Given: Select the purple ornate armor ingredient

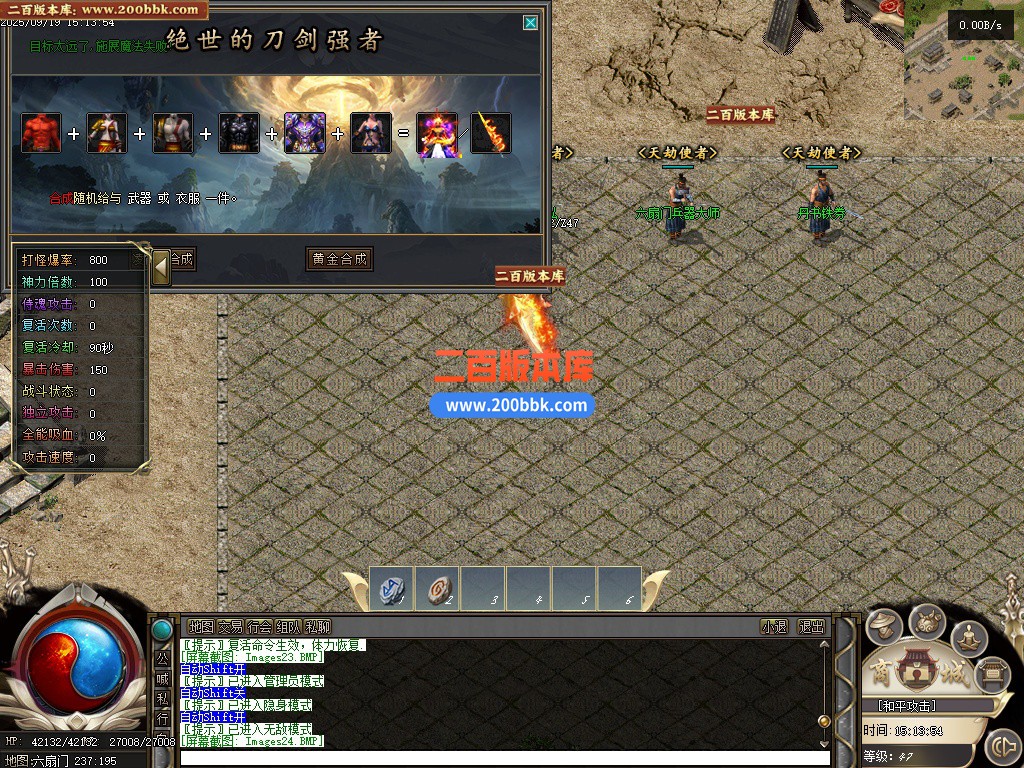Looking at the screenshot, I should tap(304, 133).
